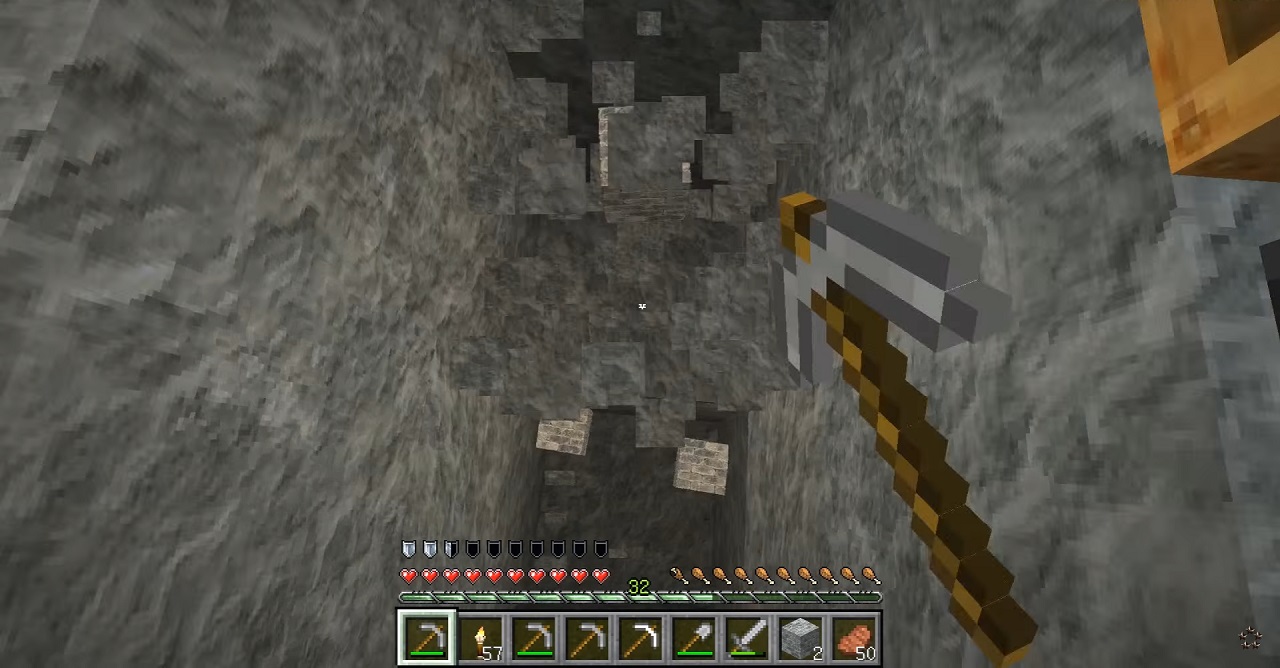Pick the orange item stack of 50

click(x=854, y=639)
